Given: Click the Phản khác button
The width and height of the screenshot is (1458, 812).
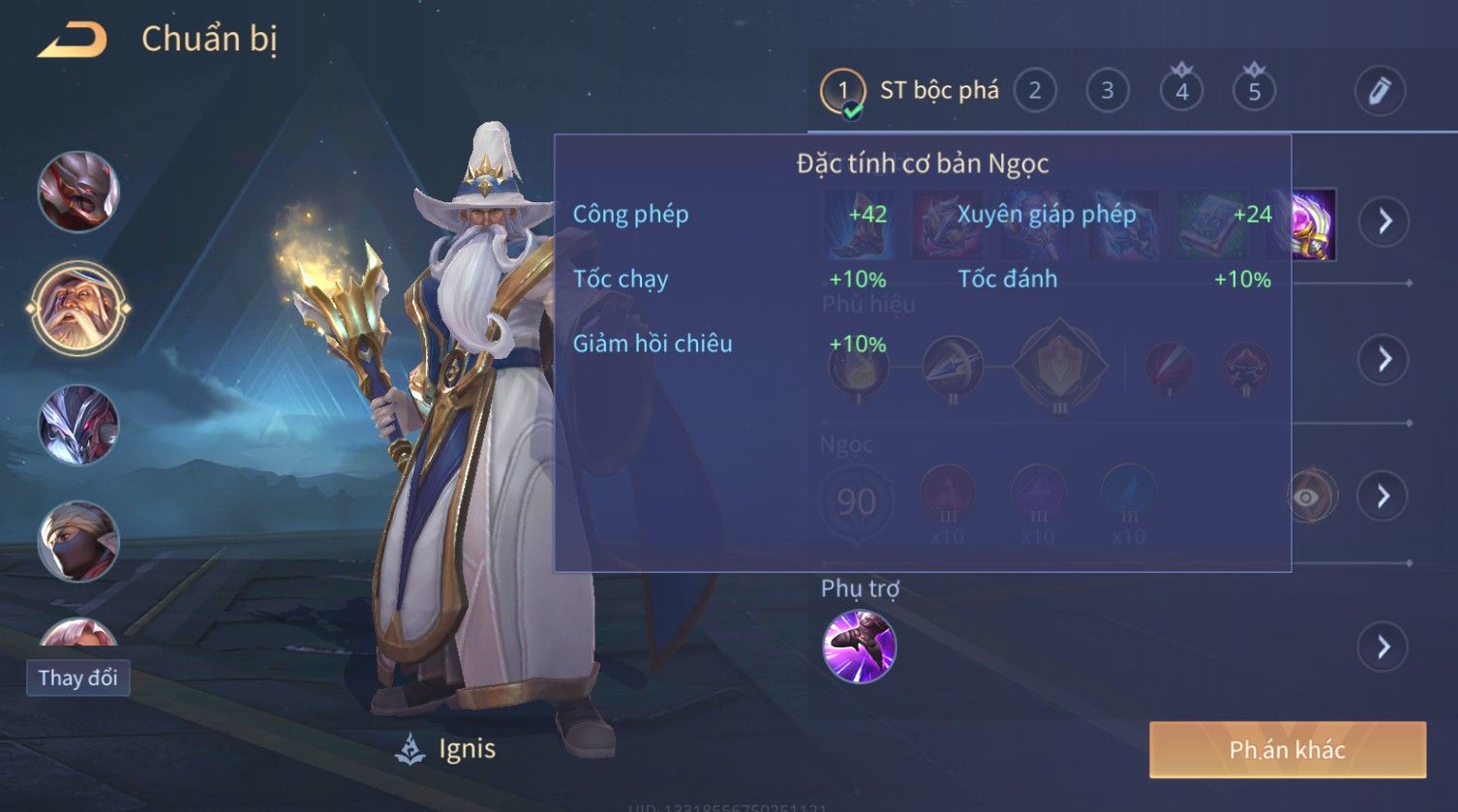Looking at the screenshot, I should (x=1287, y=750).
